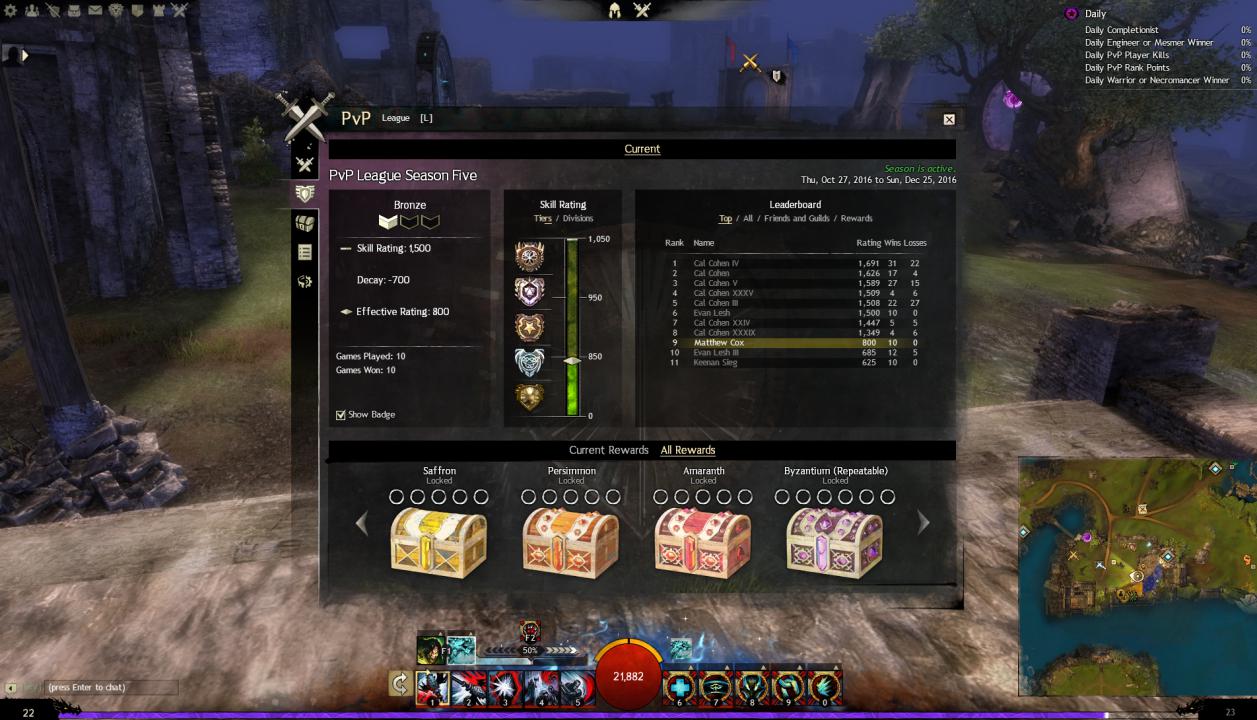View leaderboard Rewards tab

tap(856, 218)
